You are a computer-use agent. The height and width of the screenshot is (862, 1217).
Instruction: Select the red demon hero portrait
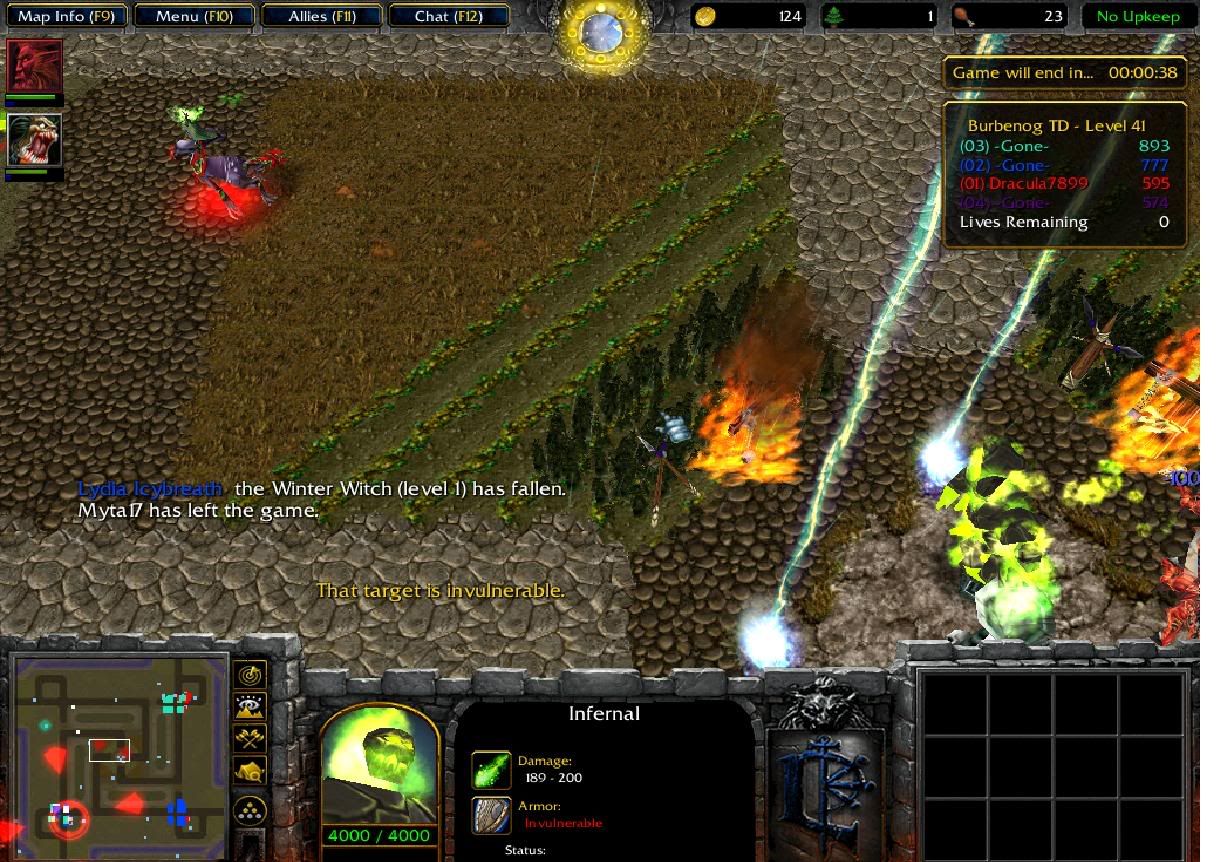(35, 67)
